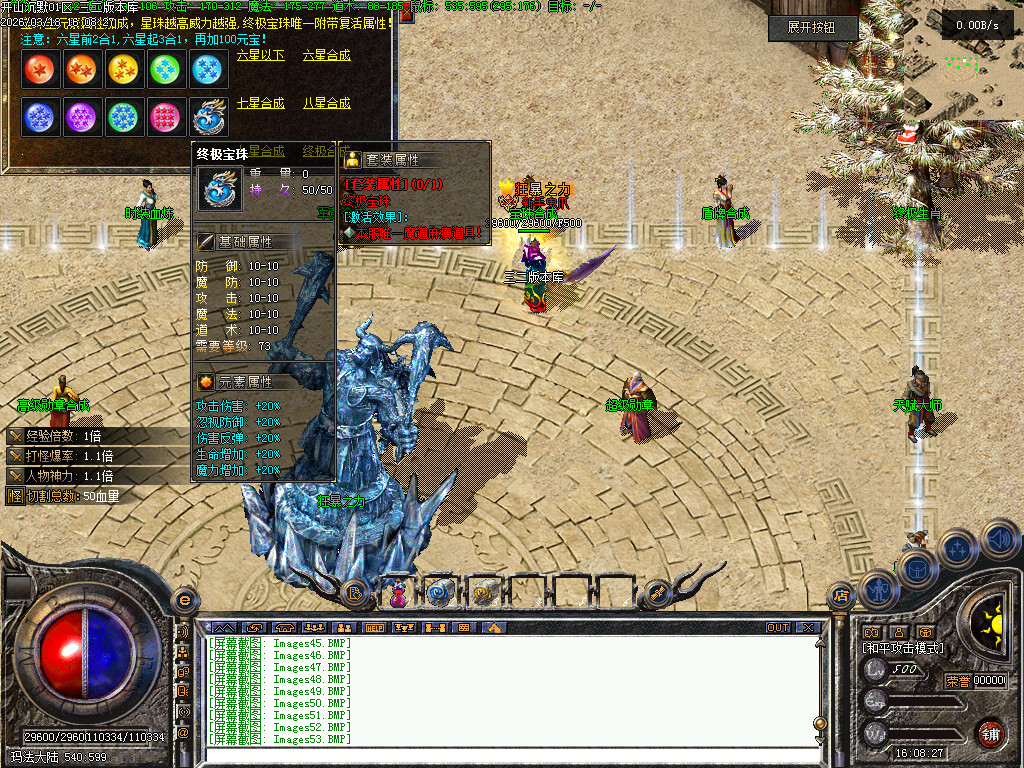
Task: Click the HELP button above chat
Action: pos(376,628)
